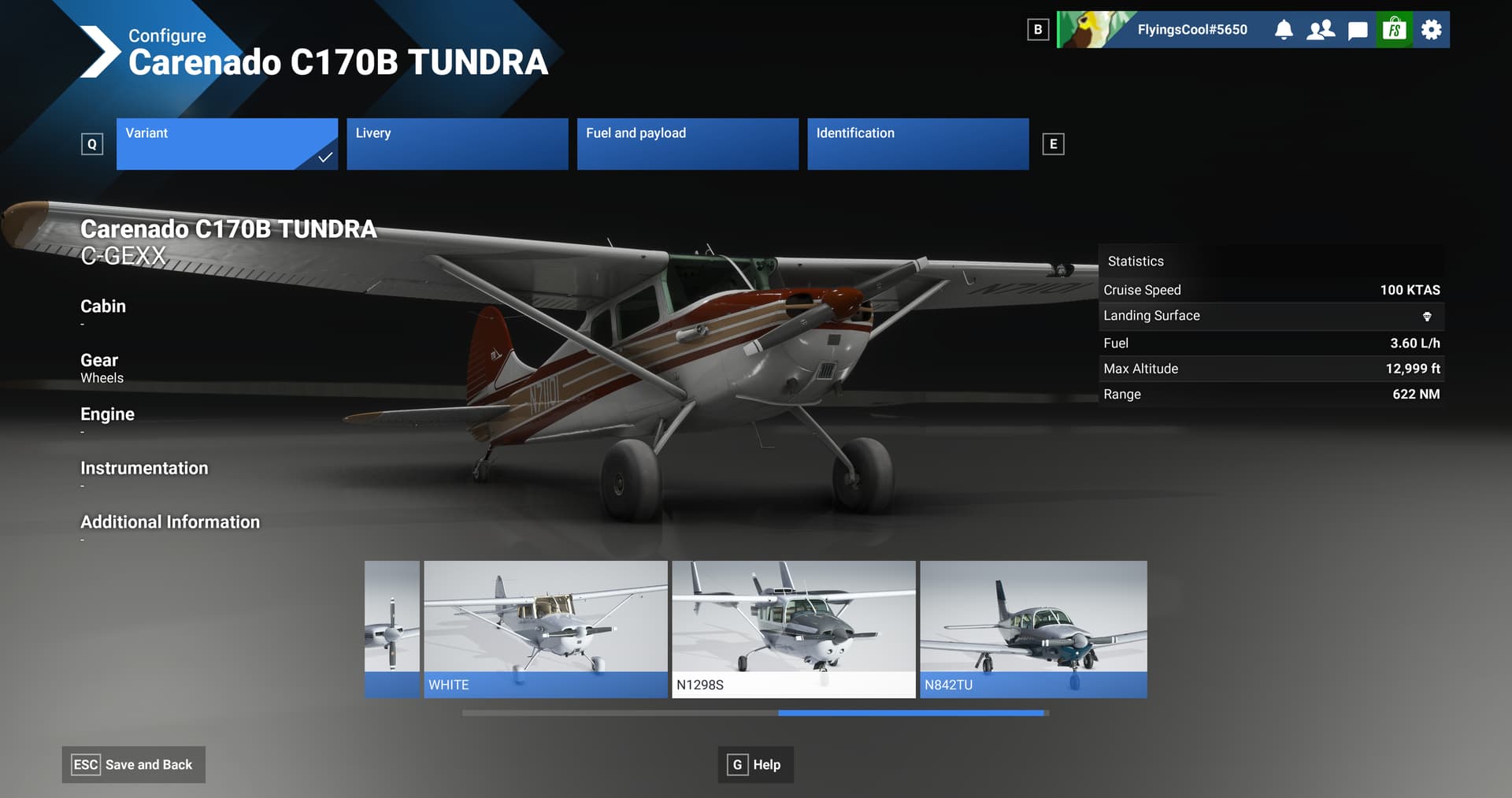Screen dimensions: 1512x798
Task: Open the settings gear
Action: tap(1430, 29)
